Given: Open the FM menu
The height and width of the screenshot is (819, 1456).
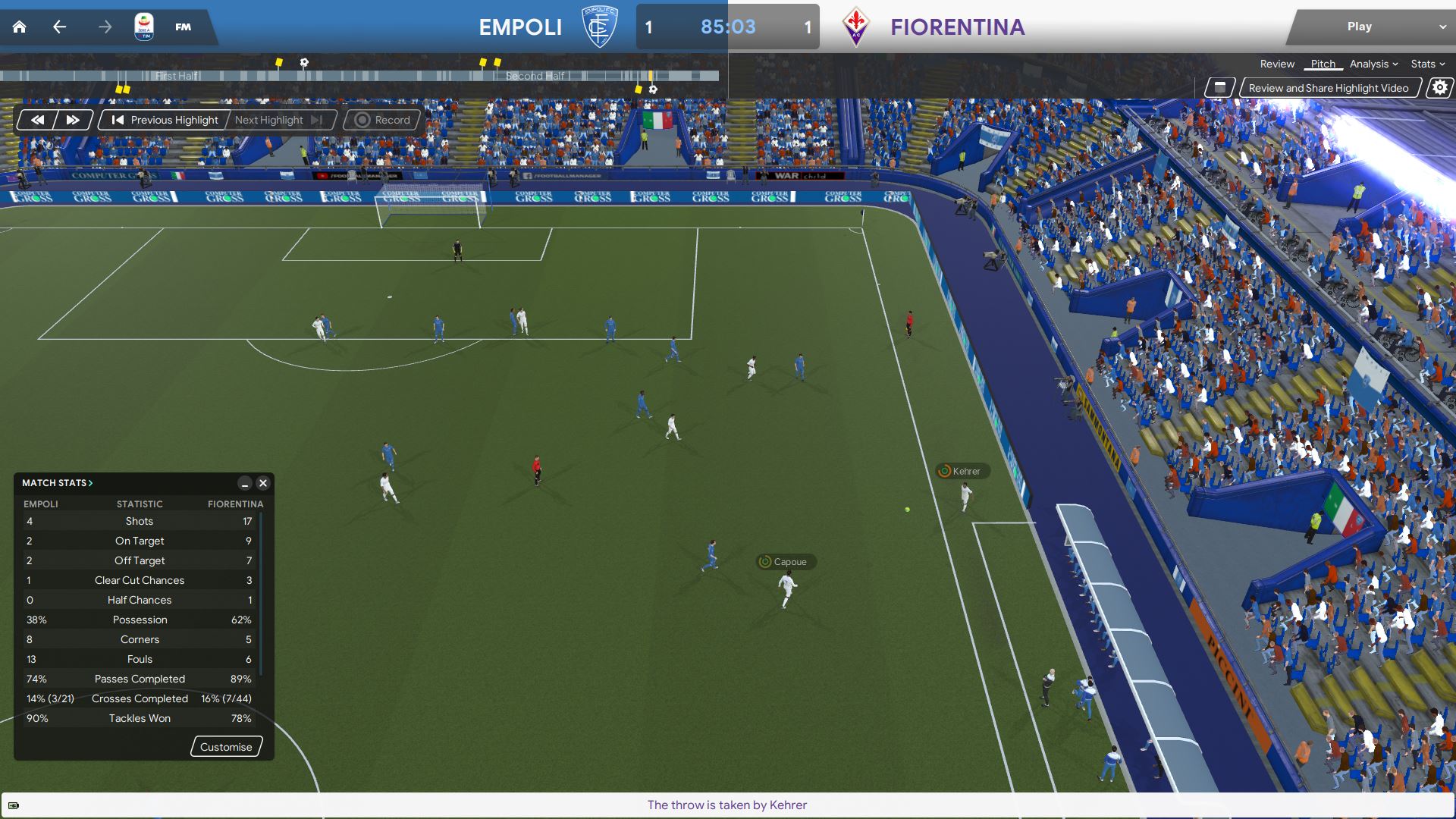Looking at the screenshot, I should [x=183, y=27].
